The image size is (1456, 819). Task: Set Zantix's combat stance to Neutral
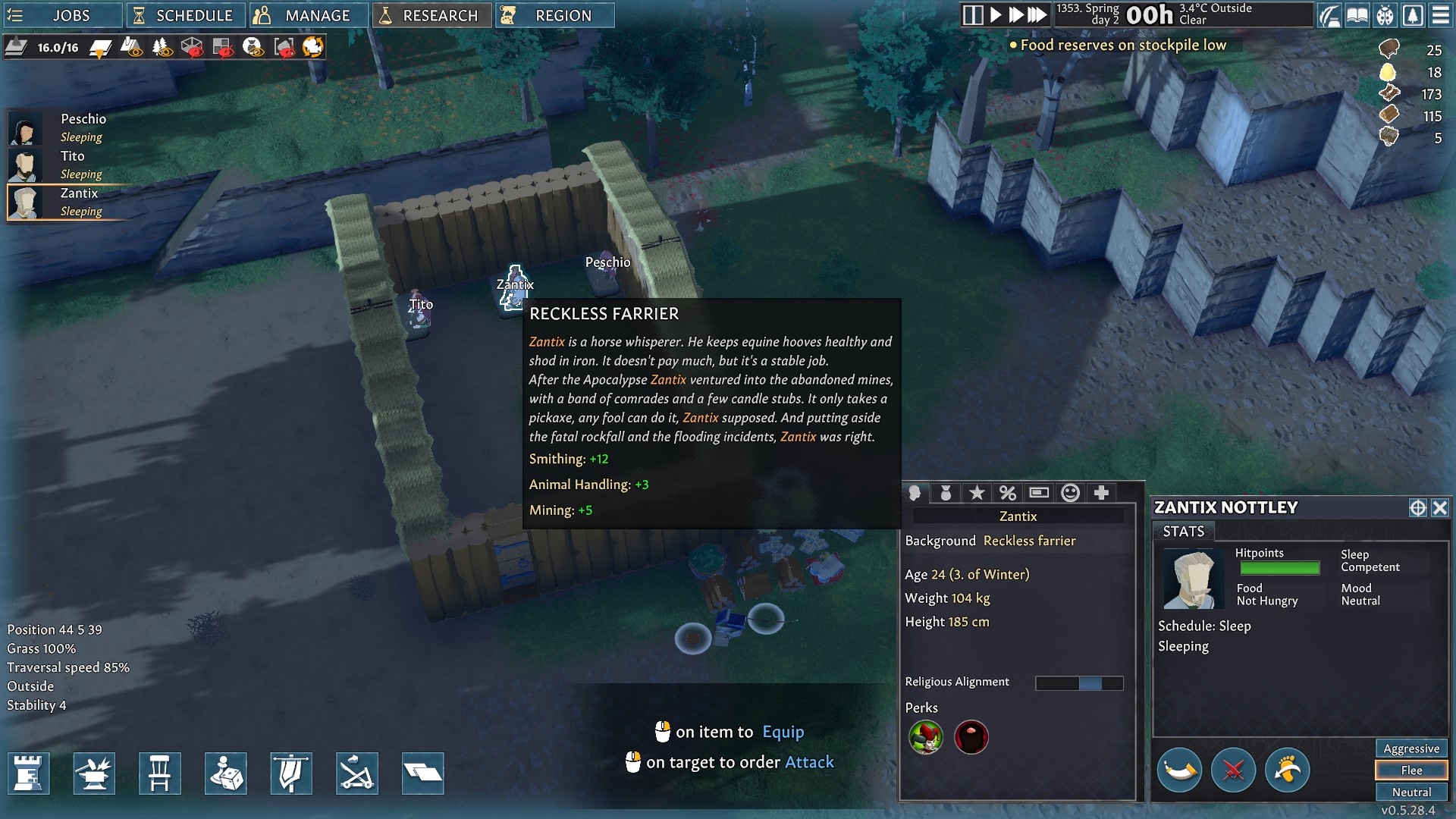1410,792
